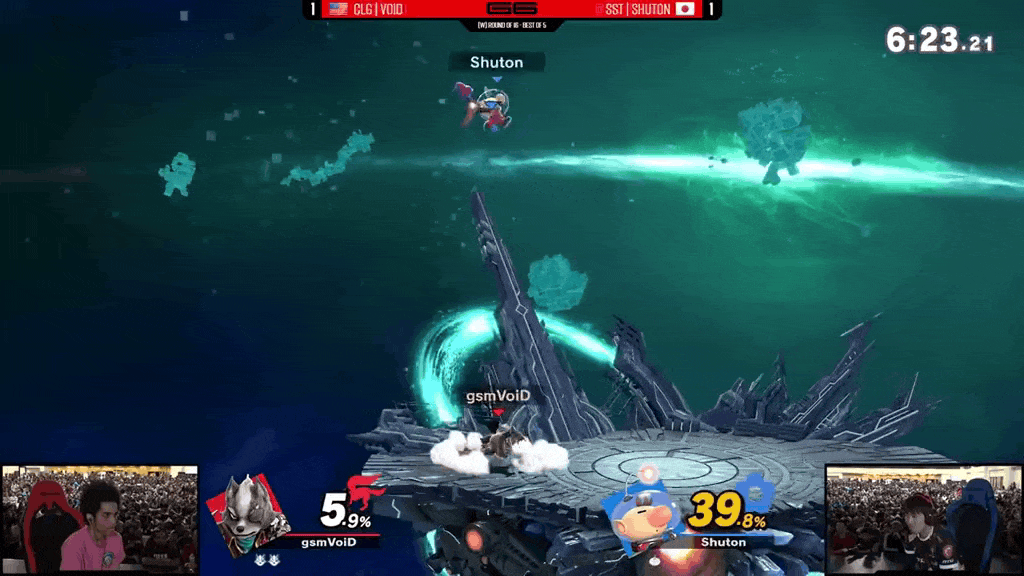Select the USA flag on the scoreboard
This screenshot has width=1024, height=576.
click(339, 9)
